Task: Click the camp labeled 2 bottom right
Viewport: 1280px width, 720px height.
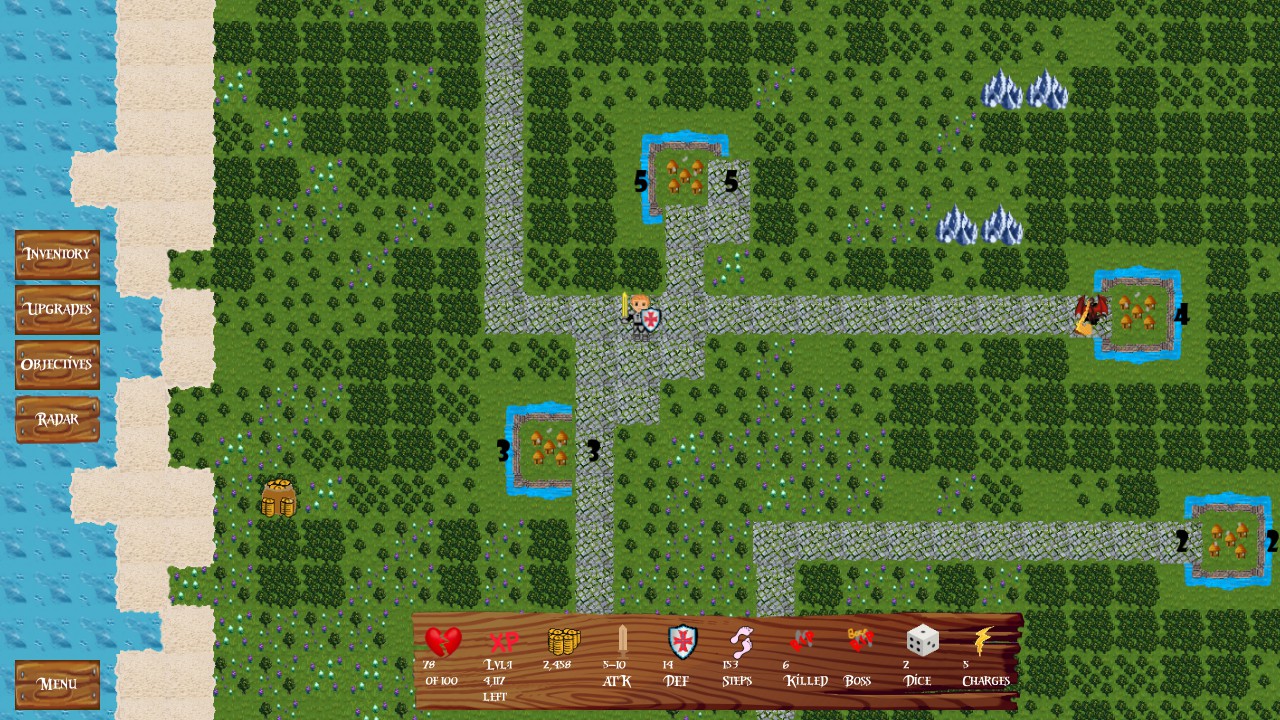Action: [1227, 540]
